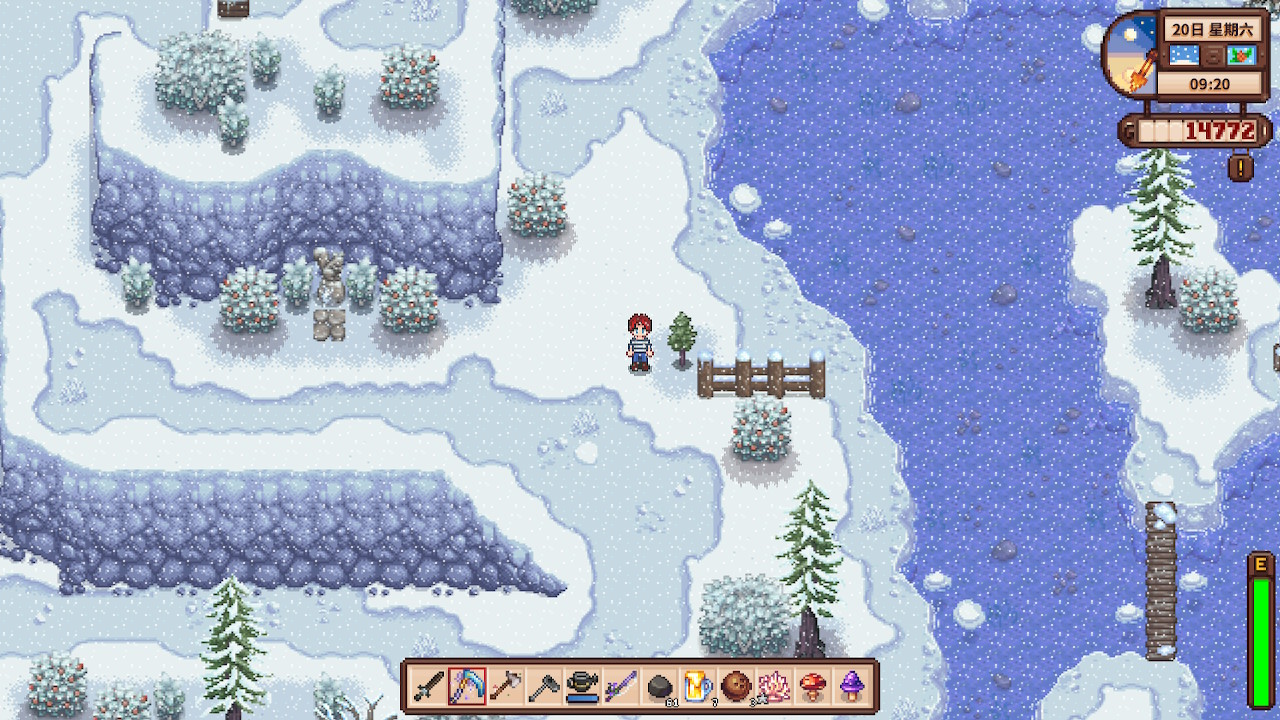
Task: Select the beer mug item
Action: click(x=697, y=686)
